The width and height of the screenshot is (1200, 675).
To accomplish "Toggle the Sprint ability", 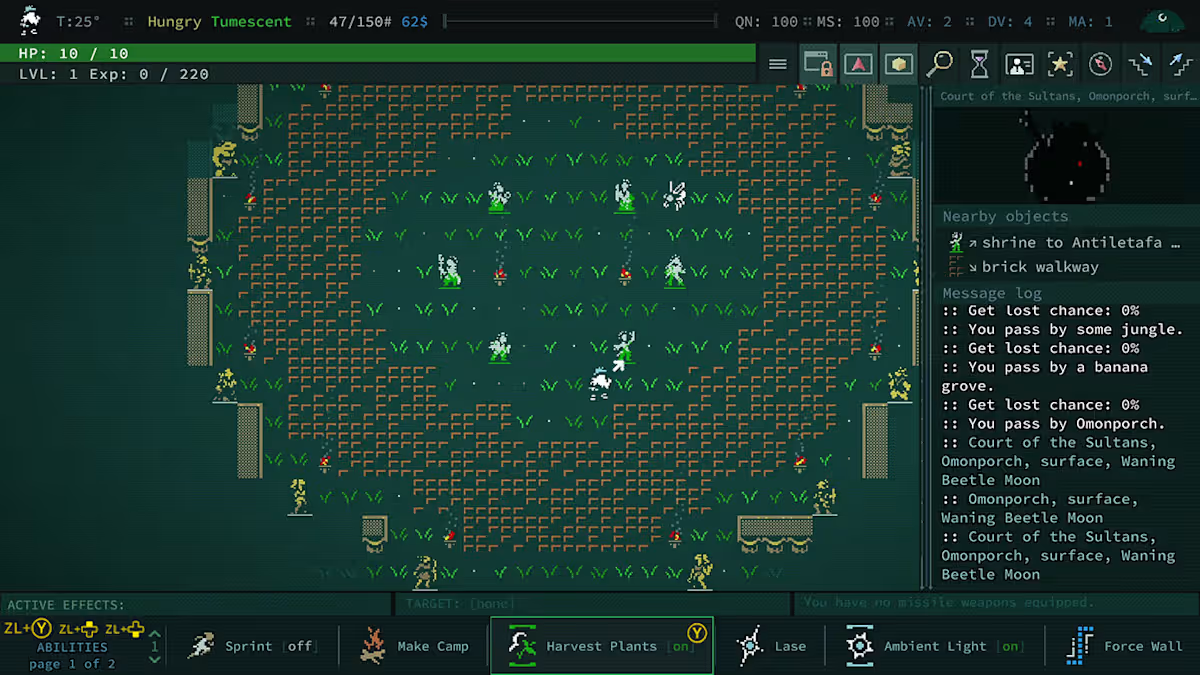I will coord(252,646).
